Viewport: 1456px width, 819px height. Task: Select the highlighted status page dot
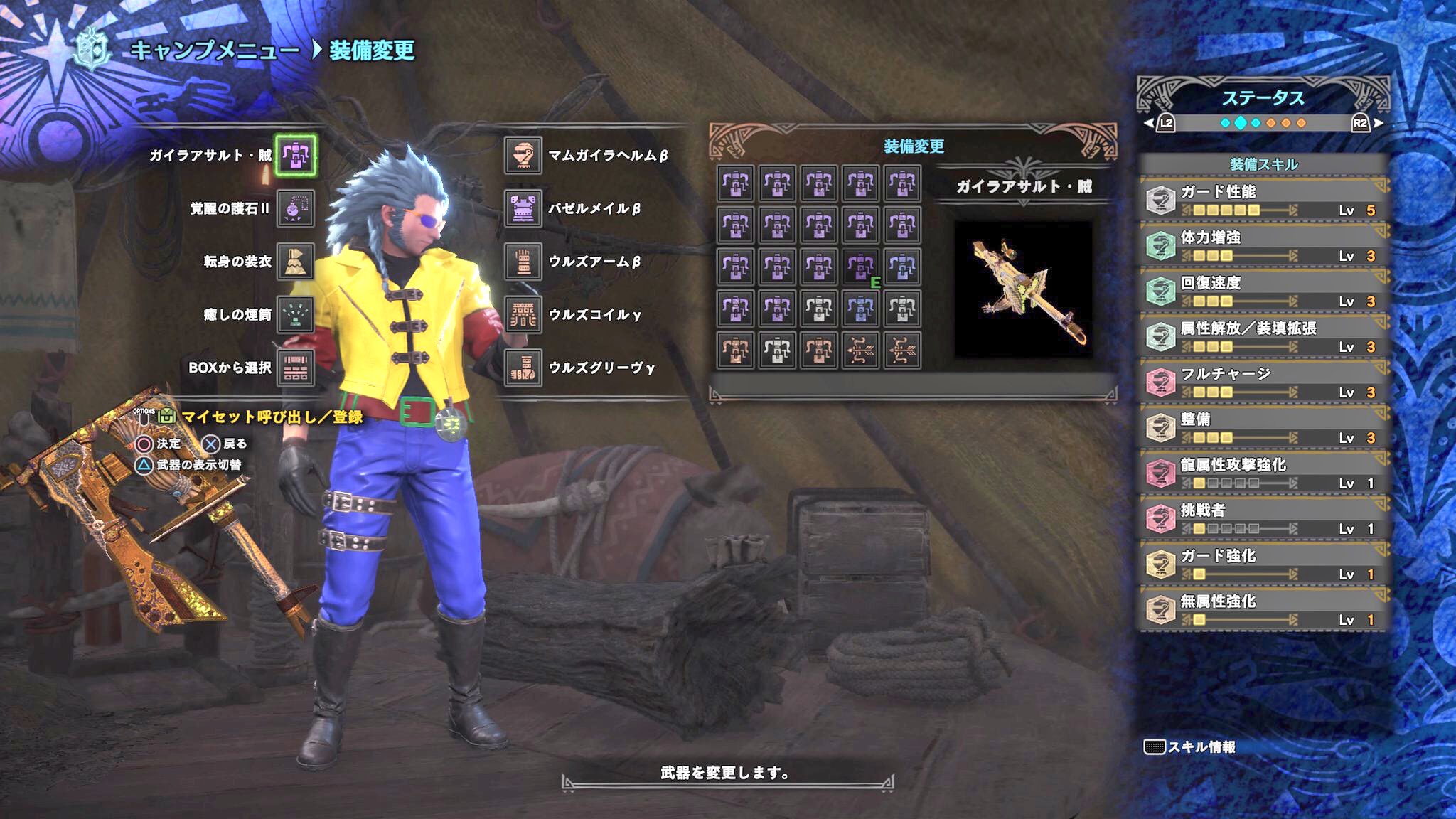click(1239, 122)
